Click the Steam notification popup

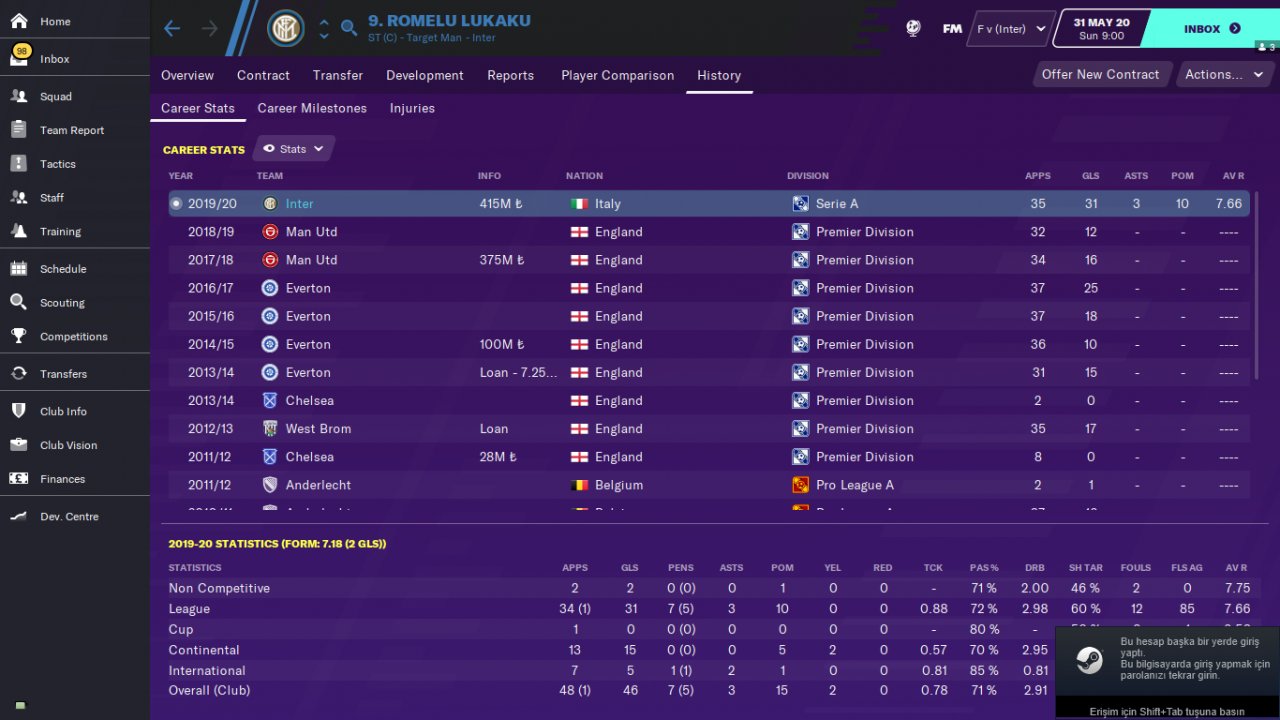click(1167, 663)
